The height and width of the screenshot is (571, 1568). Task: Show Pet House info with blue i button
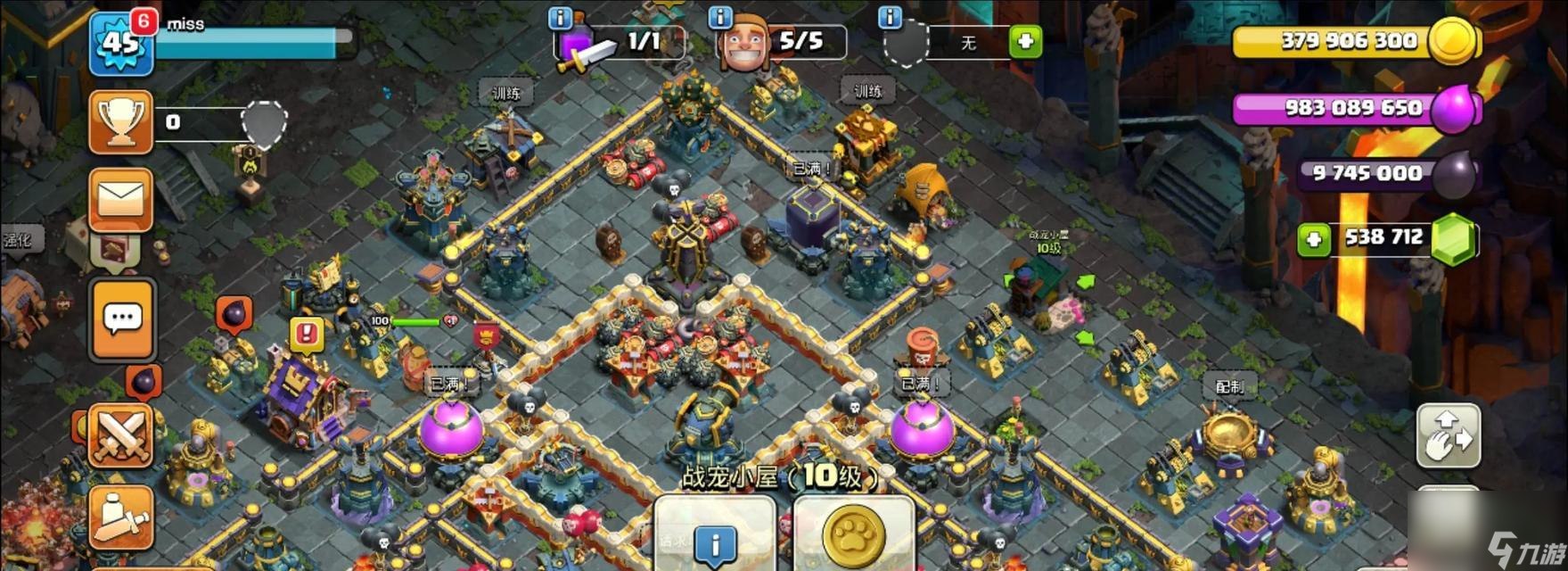pos(715,542)
